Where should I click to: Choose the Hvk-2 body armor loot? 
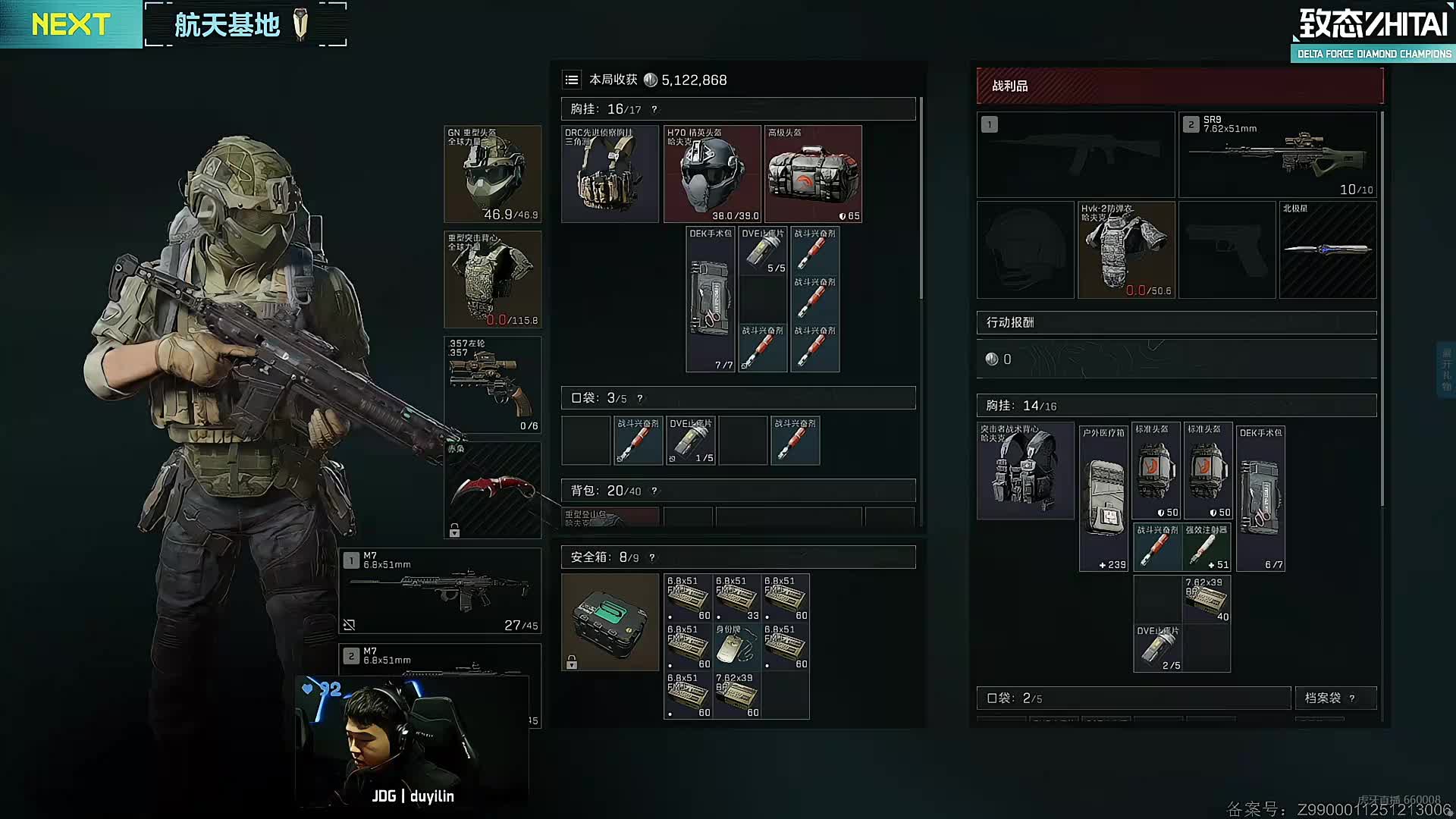1126,249
